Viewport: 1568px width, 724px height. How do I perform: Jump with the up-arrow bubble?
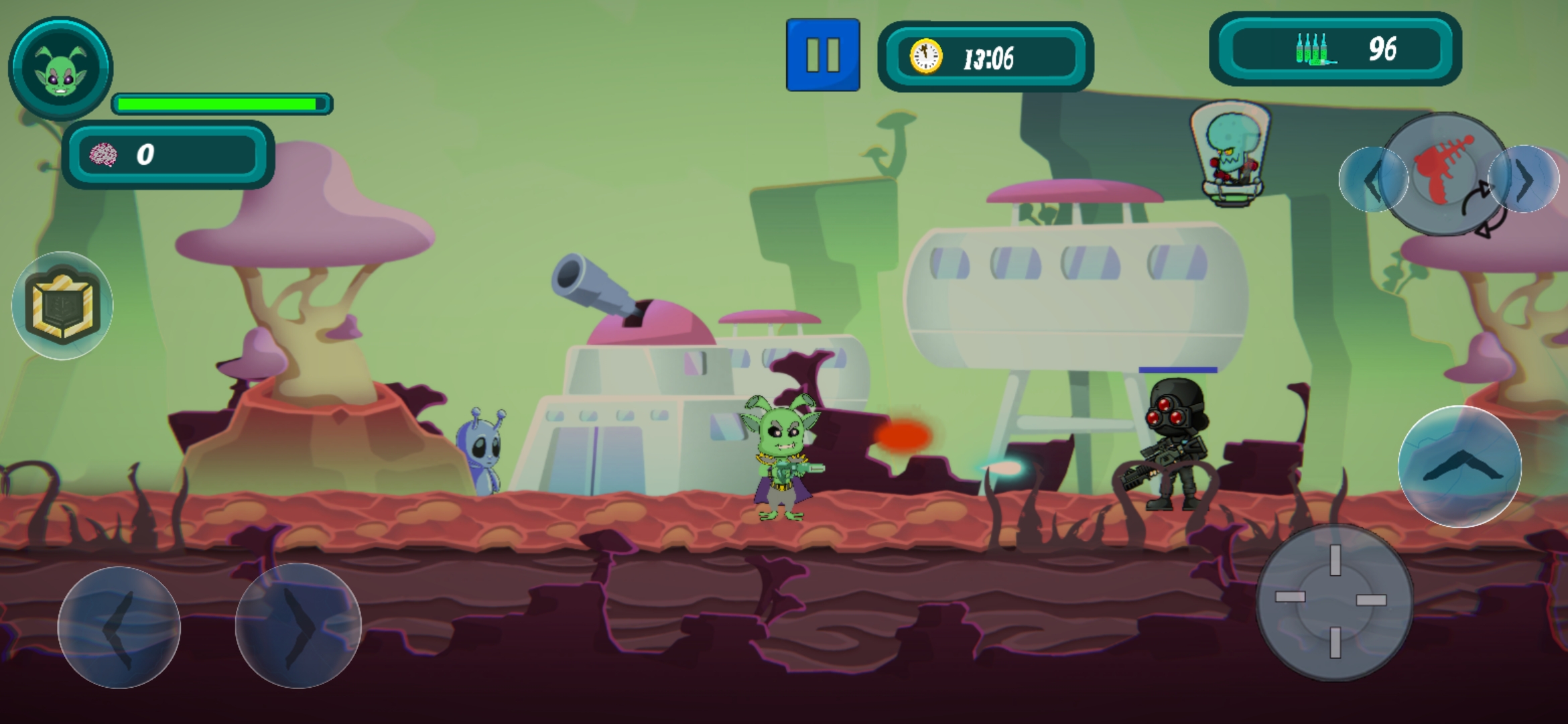point(1459,467)
